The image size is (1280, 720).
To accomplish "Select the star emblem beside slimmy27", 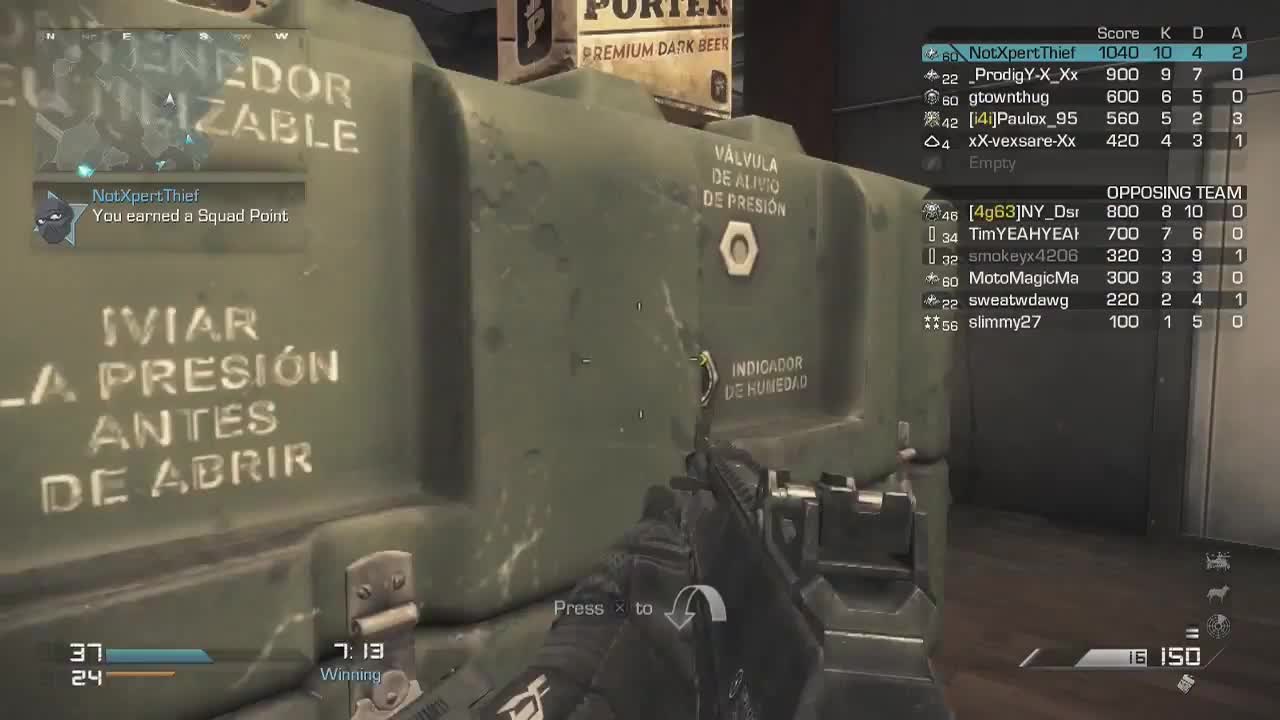I will pos(930,321).
